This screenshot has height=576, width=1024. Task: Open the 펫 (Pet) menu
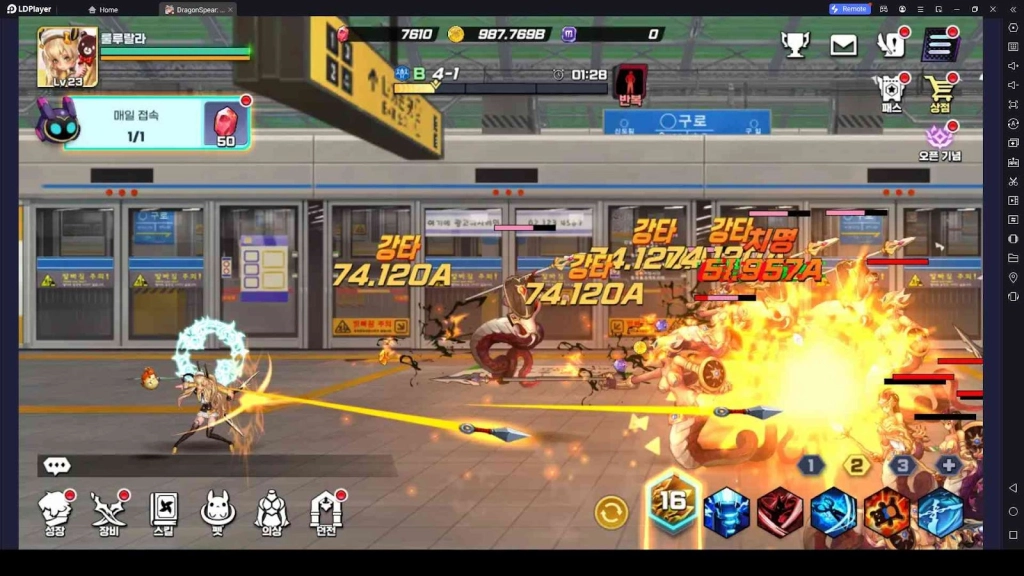click(x=217, y=513)
